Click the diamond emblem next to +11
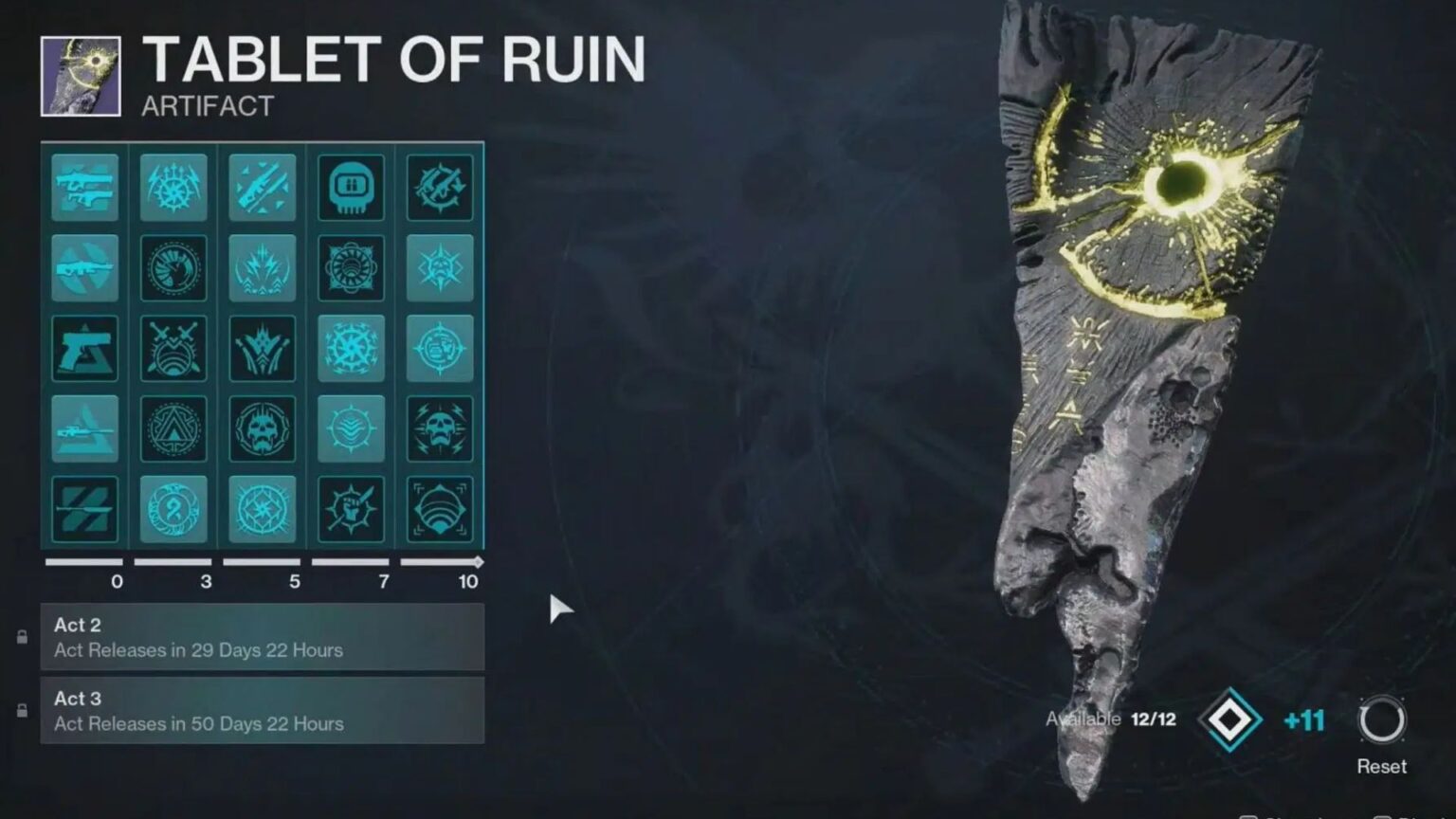Screen dimensions: 1456x819 [1229, 721]
